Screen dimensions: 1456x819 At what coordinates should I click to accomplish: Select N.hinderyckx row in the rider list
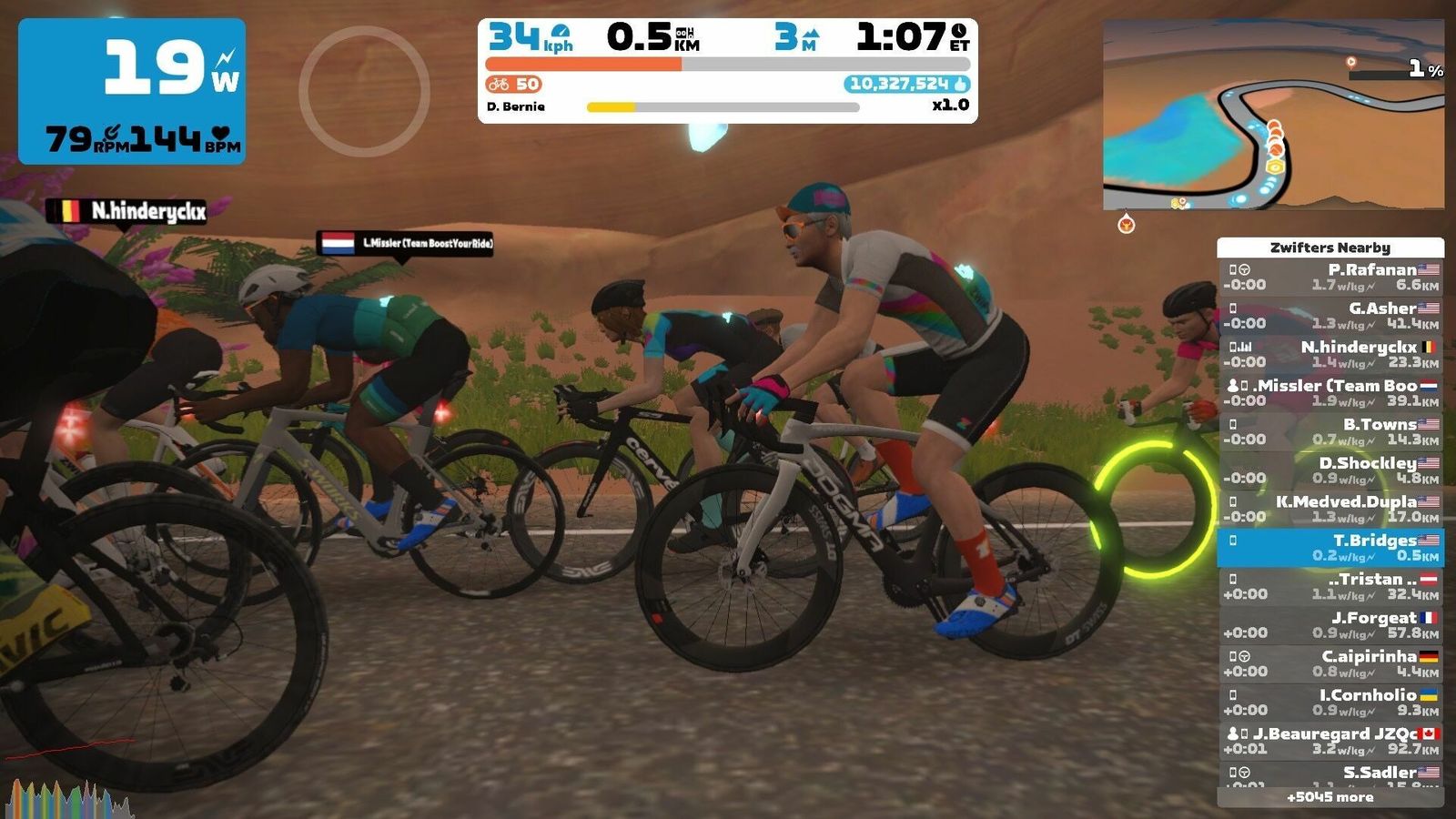[1330, 354]
